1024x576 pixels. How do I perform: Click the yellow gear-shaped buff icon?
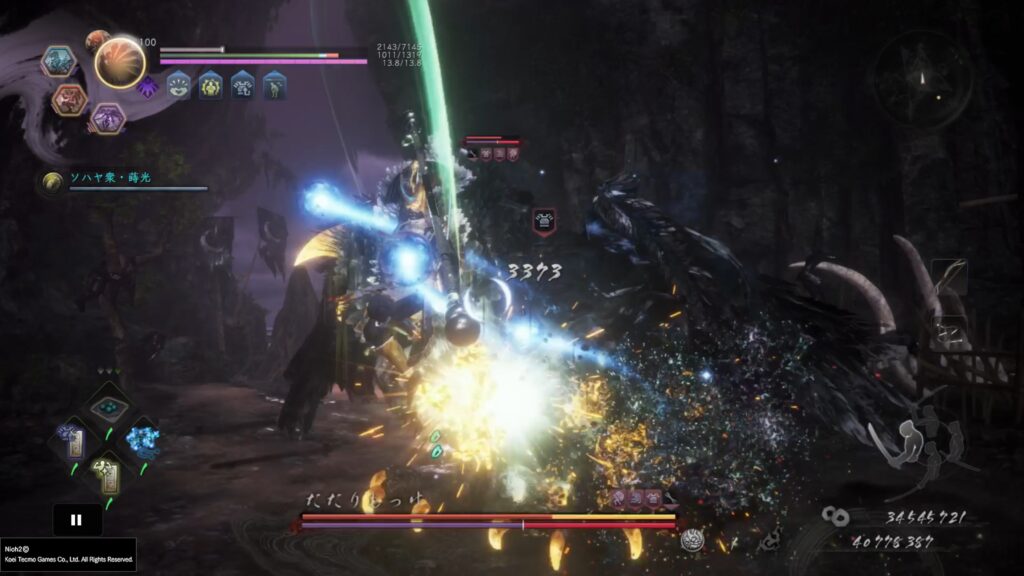[x=210, y=86]
